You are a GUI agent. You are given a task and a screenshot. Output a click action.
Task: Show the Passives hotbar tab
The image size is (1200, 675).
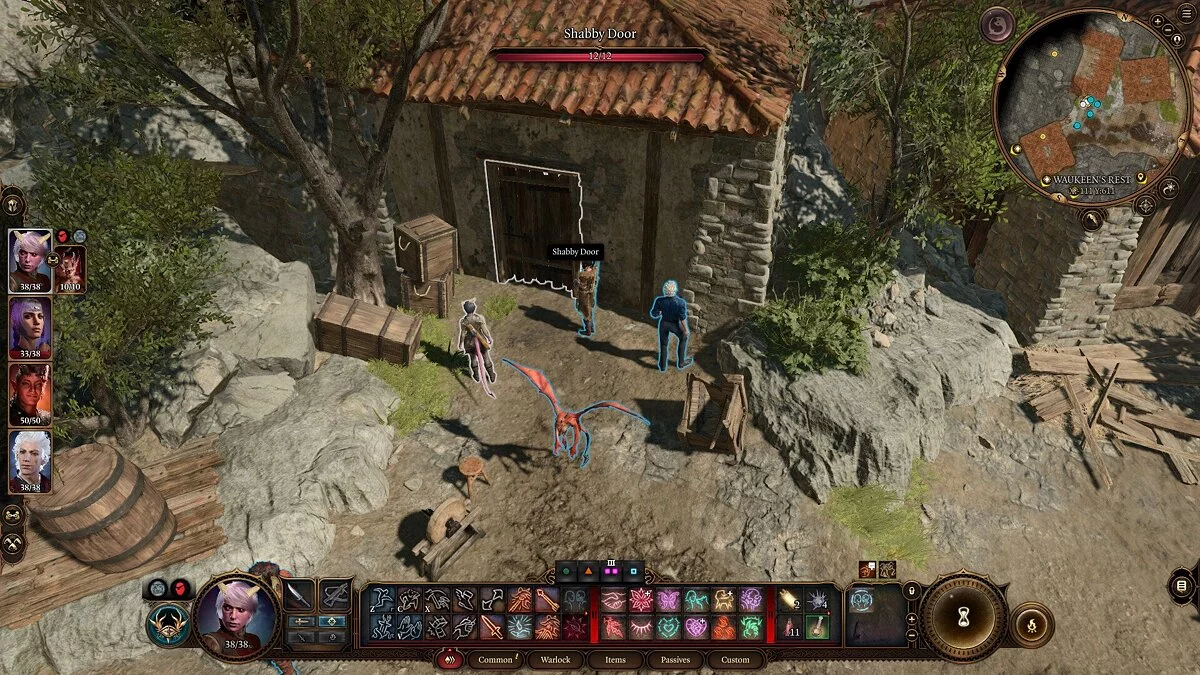(675, 660)
